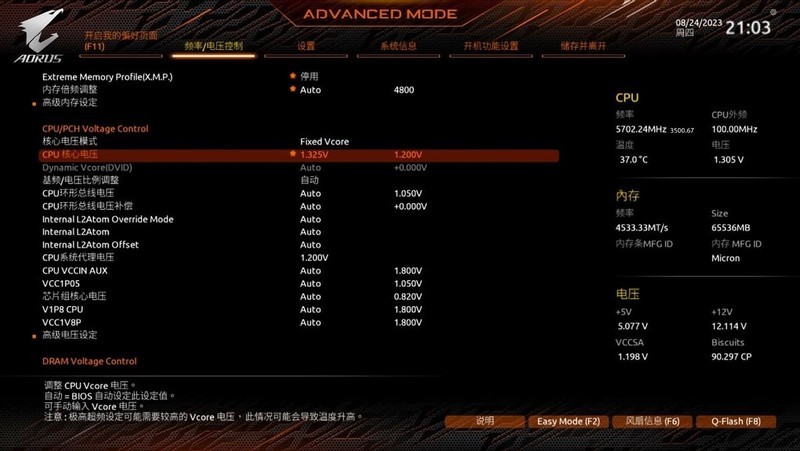Choose Internal L2Atom Override Mode
Viewport: 800px width, 451px height.
(107, 219)
